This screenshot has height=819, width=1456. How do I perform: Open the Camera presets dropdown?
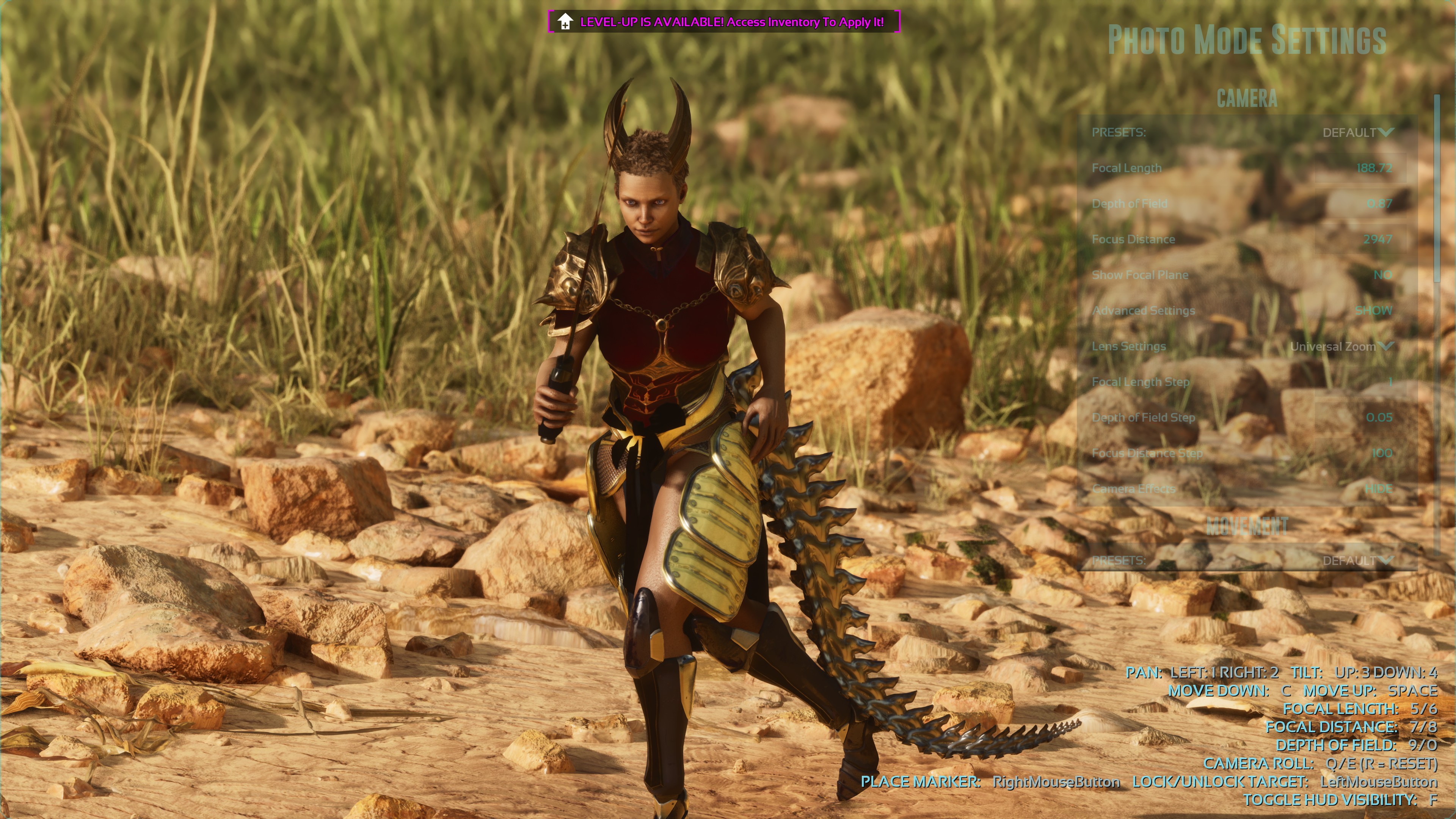1357,133
